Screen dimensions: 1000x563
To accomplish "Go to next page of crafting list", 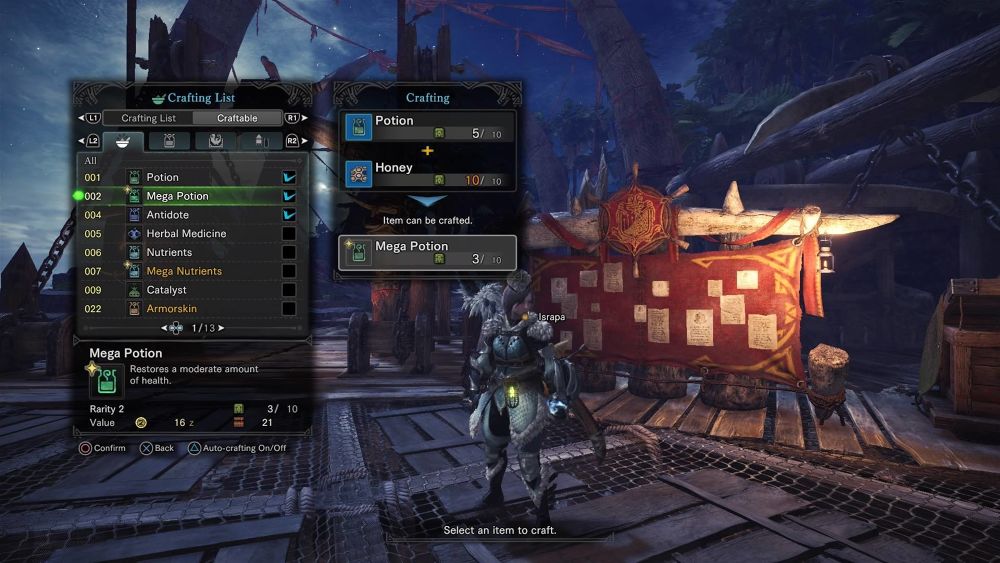I will pos(220,328).
